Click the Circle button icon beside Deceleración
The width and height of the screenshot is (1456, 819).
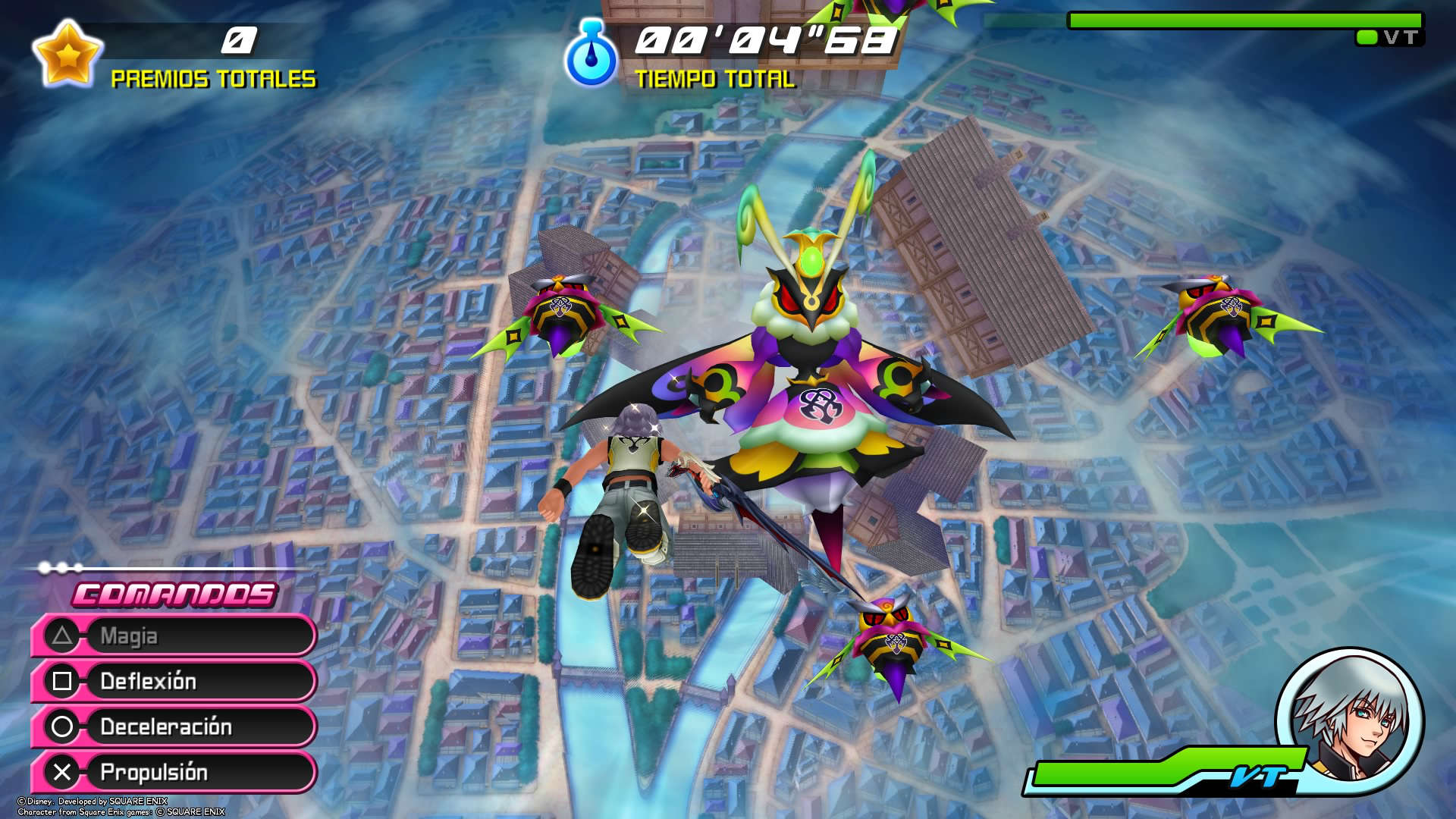tap(63, 727)
